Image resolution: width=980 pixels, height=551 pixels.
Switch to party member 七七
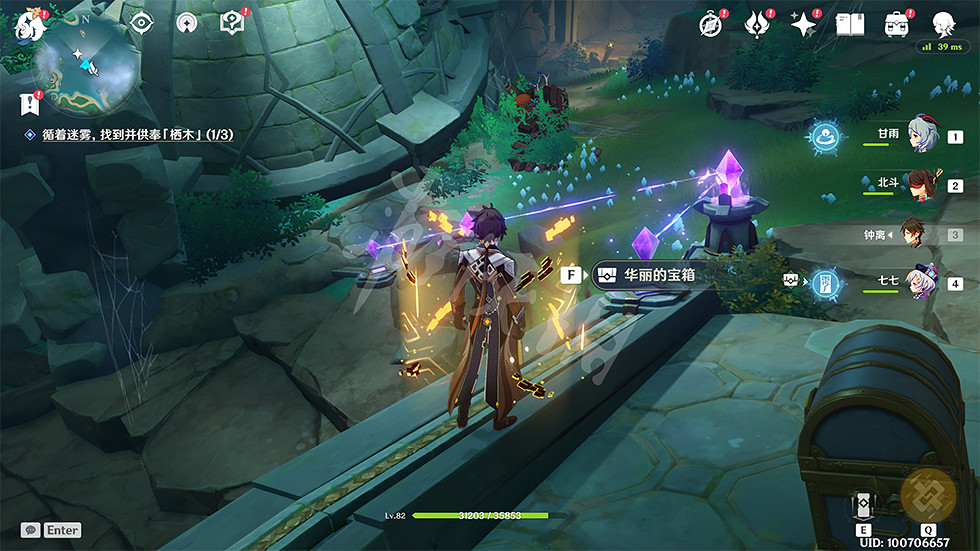[x=921, y=282]
